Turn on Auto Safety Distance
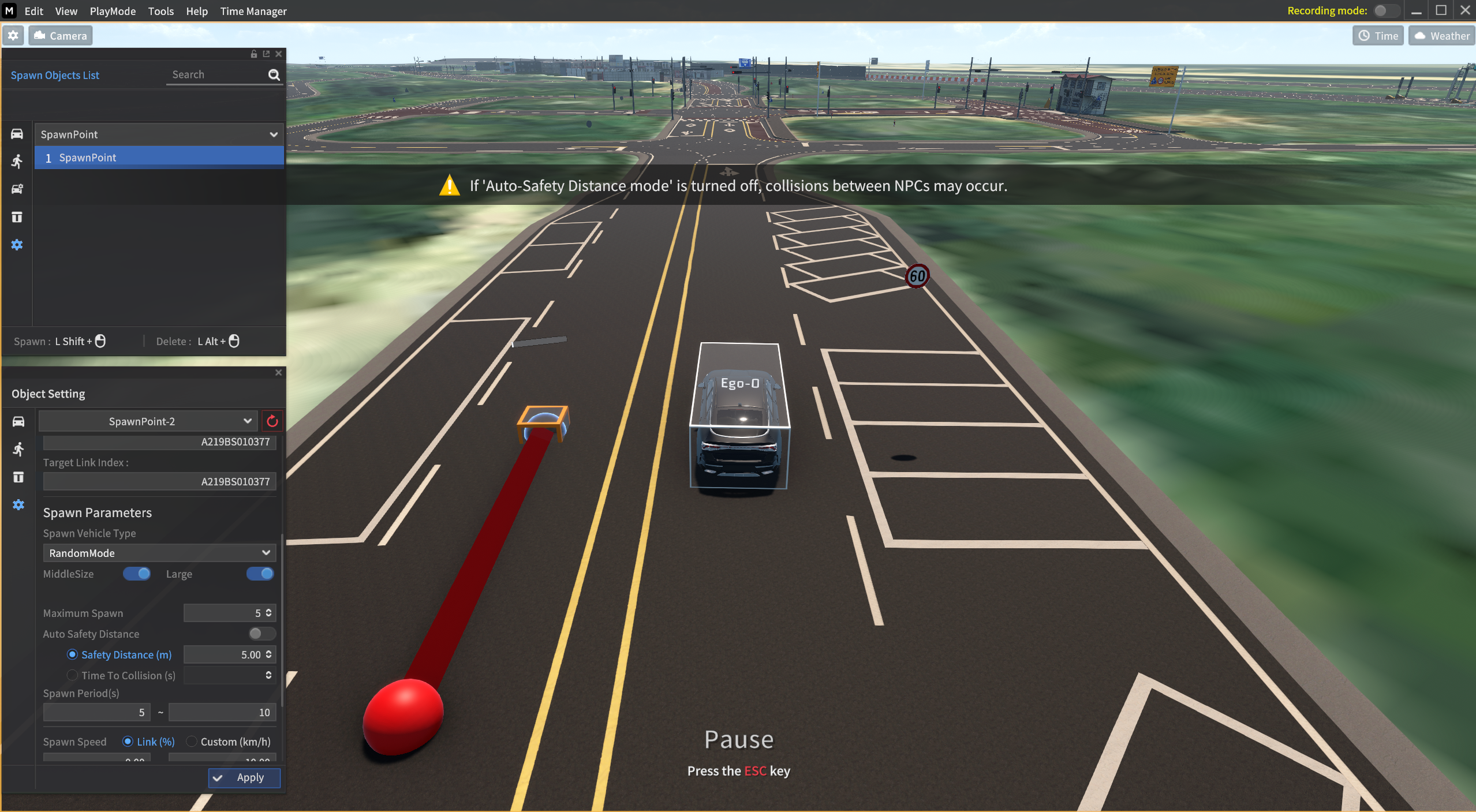1476x812 pixels. pyautogui.click(x=261, y=634)
